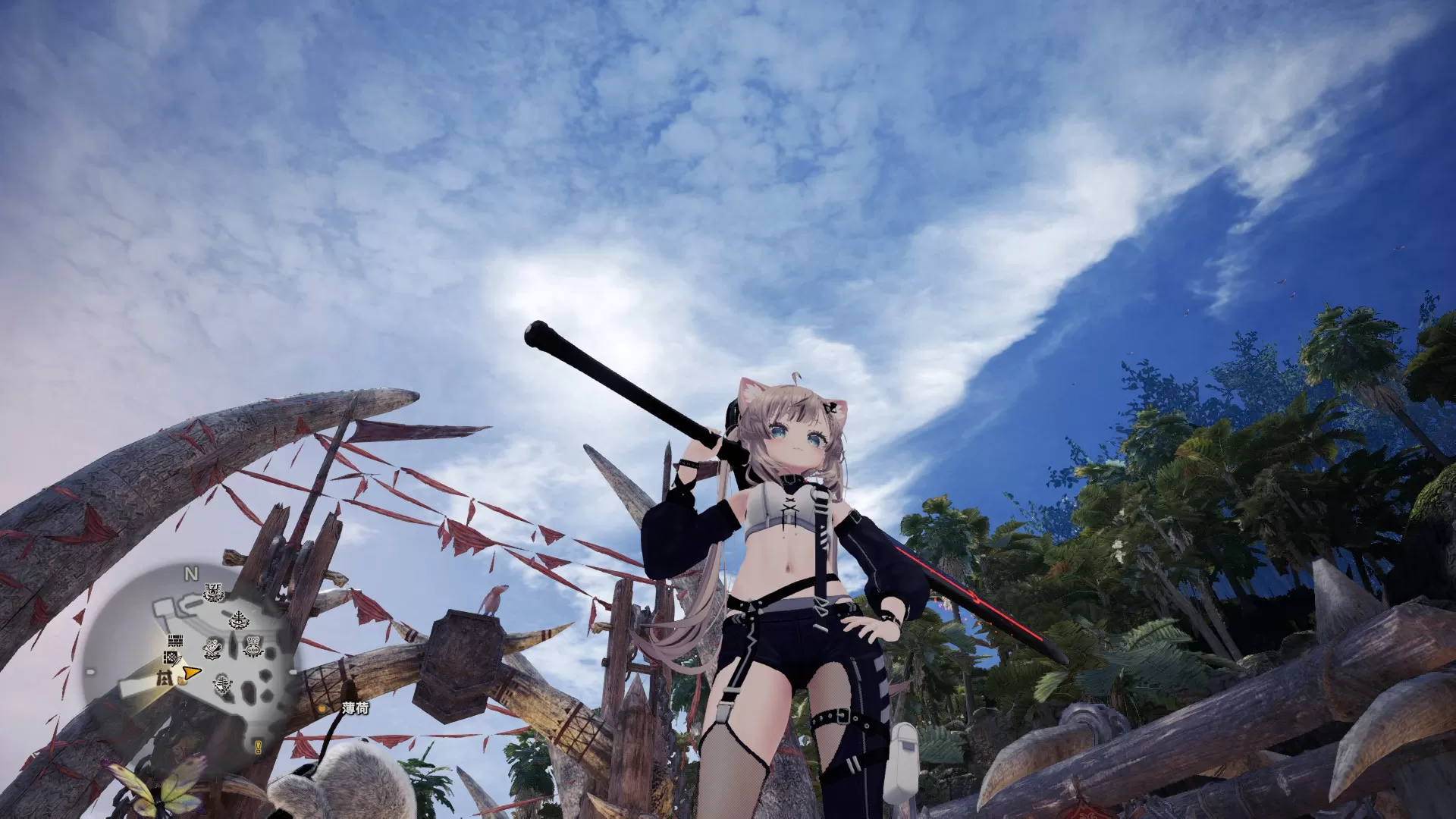Click the camp symbol beside the player arrow
Viewport: 1456px width, 819px height.
coord(166,678)
